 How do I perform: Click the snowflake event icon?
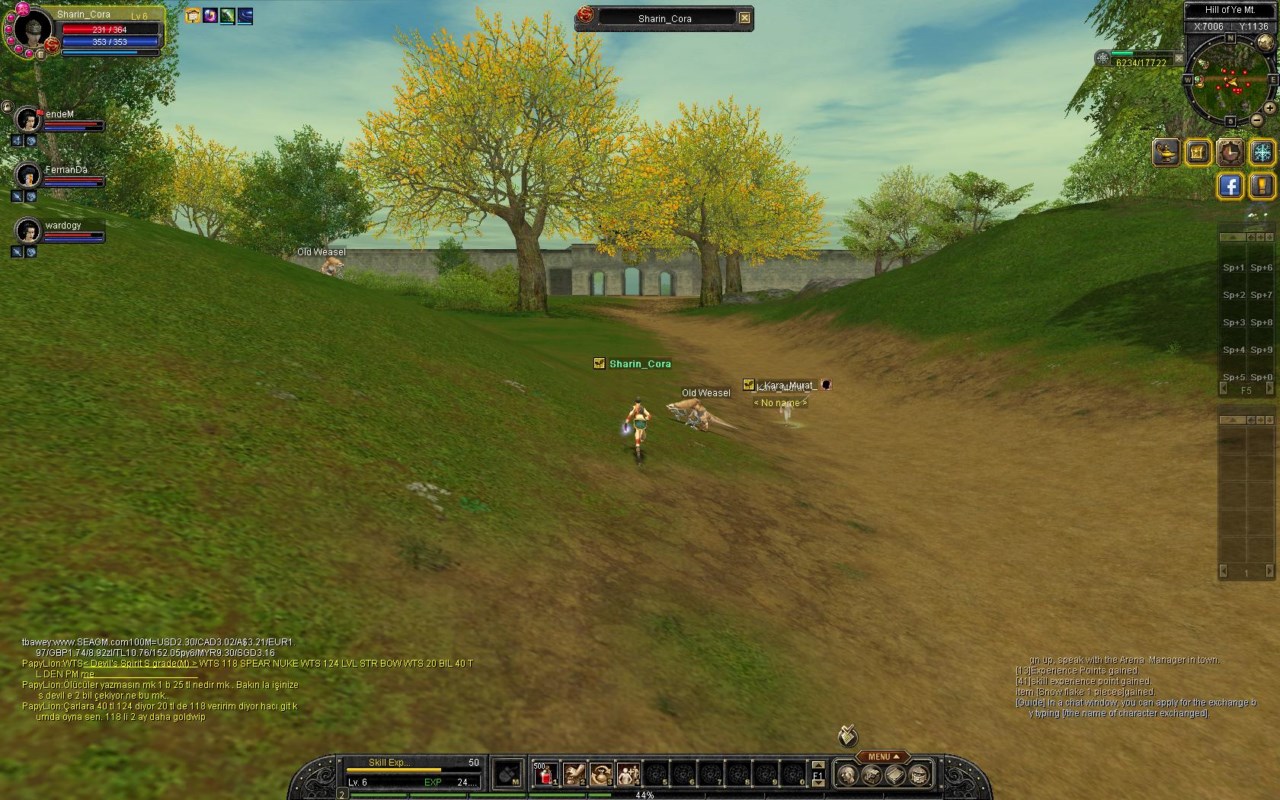tap(1263, 152)
